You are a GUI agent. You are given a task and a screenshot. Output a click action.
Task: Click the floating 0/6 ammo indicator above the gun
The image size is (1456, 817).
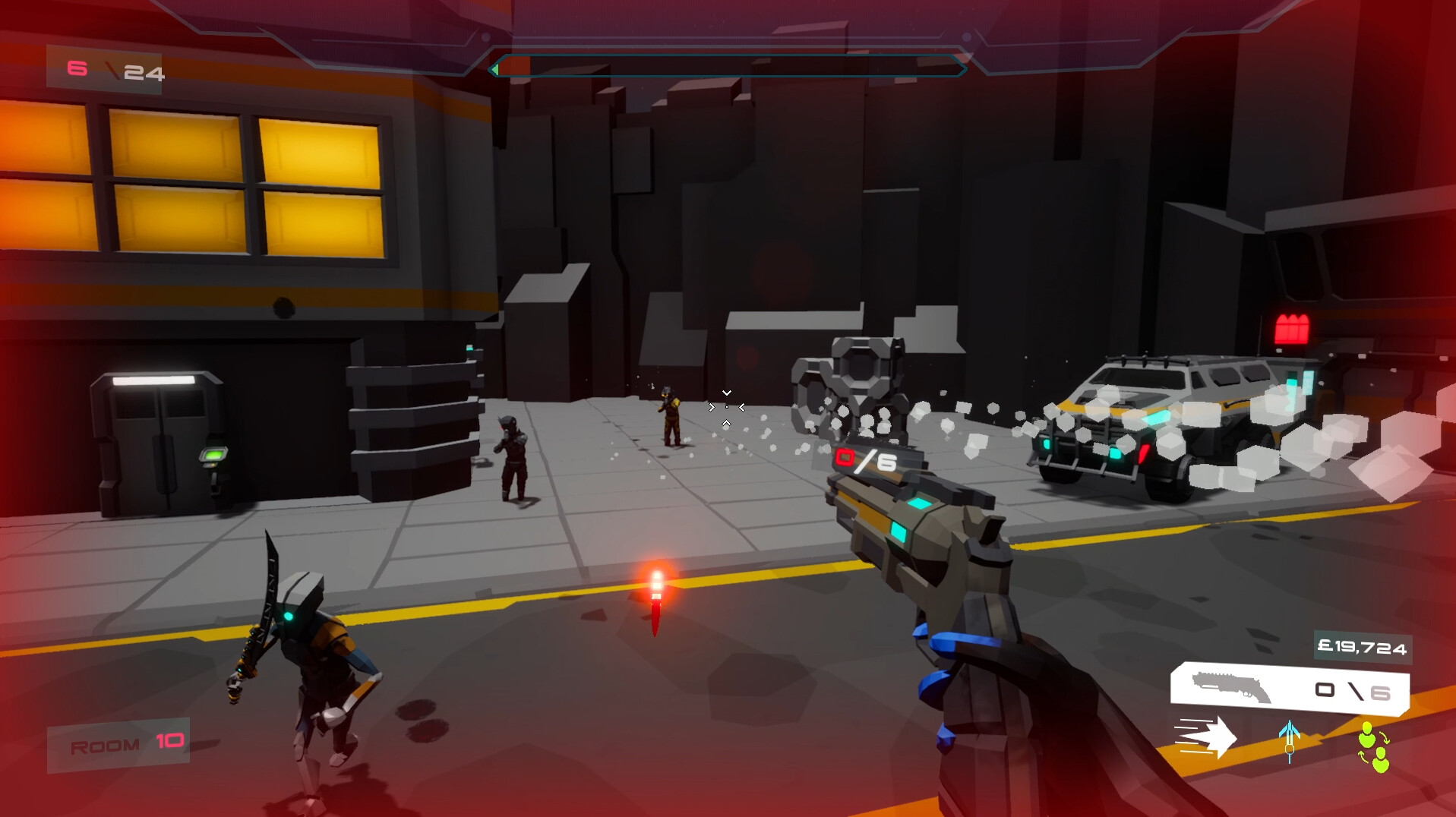[866, 458]
